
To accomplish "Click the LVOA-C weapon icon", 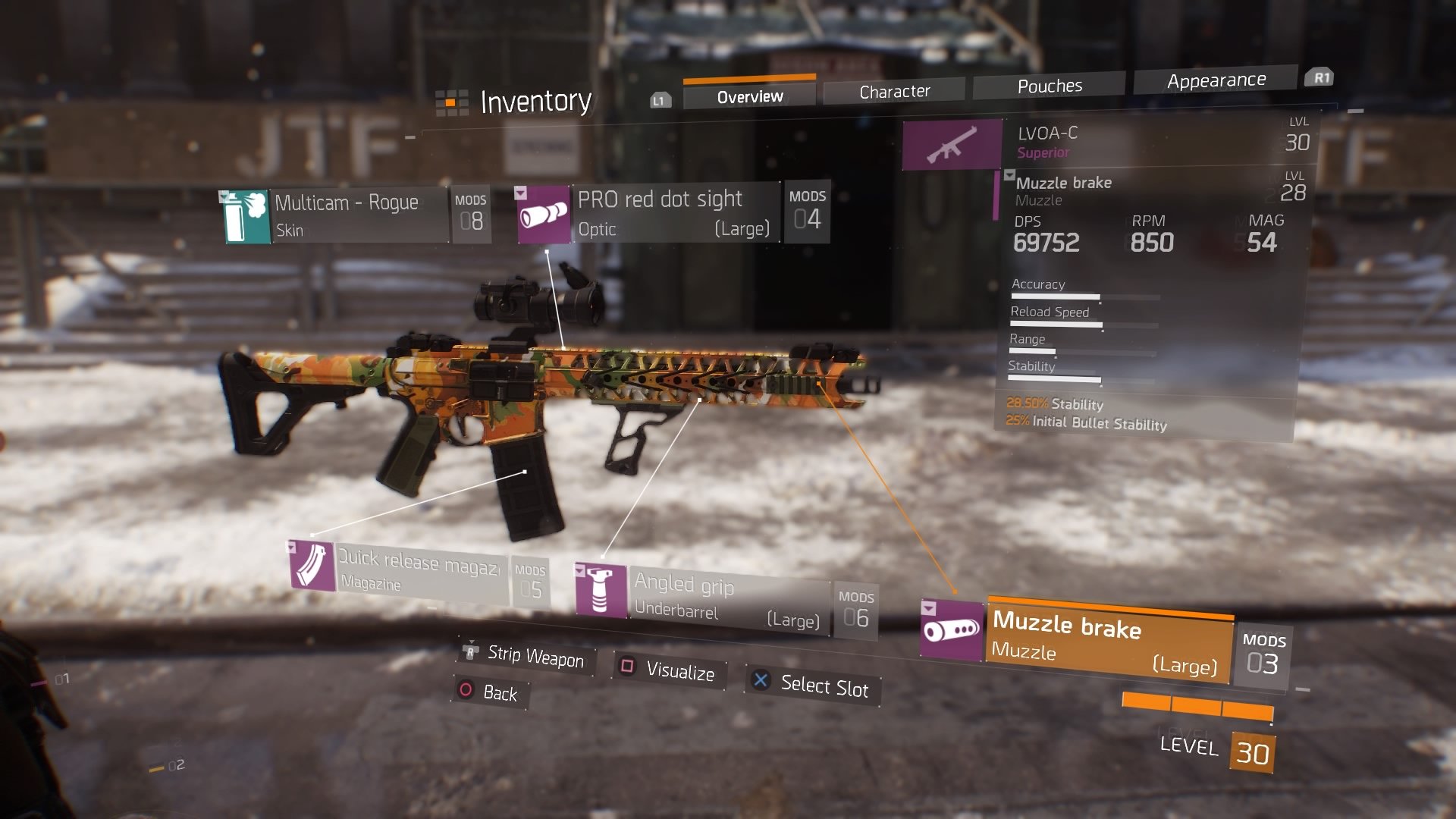I will 952,144.
